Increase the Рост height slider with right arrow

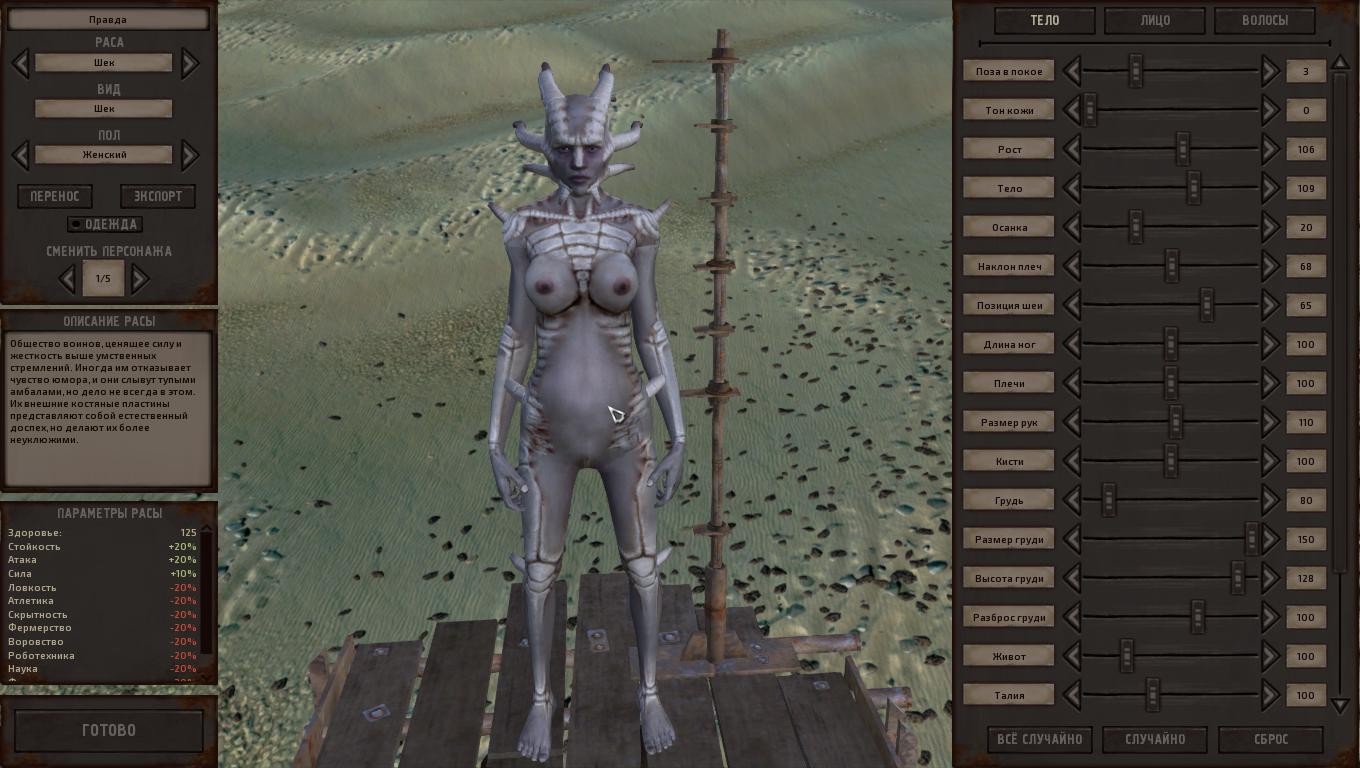coord(1270,149)
